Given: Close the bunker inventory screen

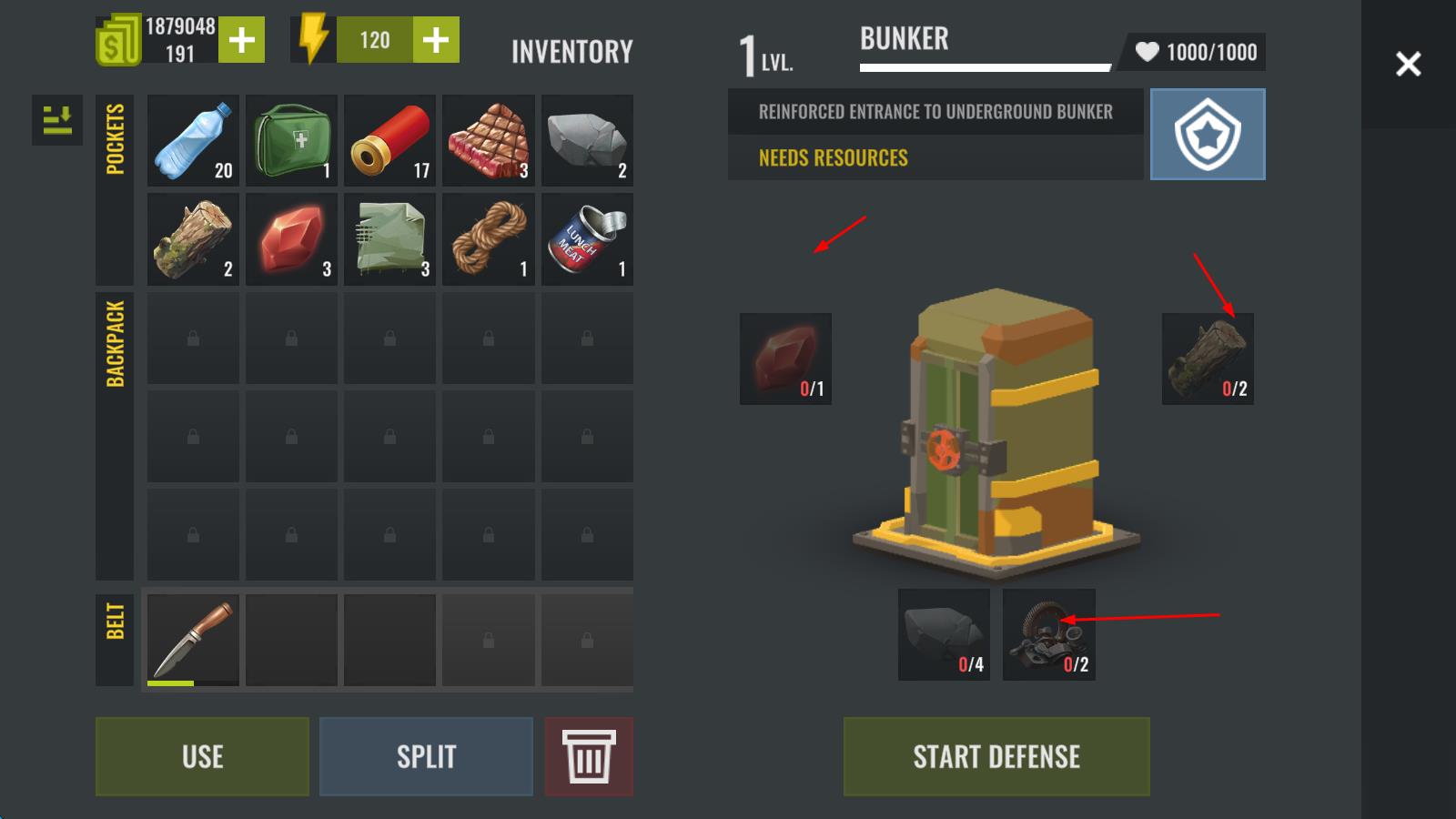Looking at the screenshot, I should [1408, 64].
